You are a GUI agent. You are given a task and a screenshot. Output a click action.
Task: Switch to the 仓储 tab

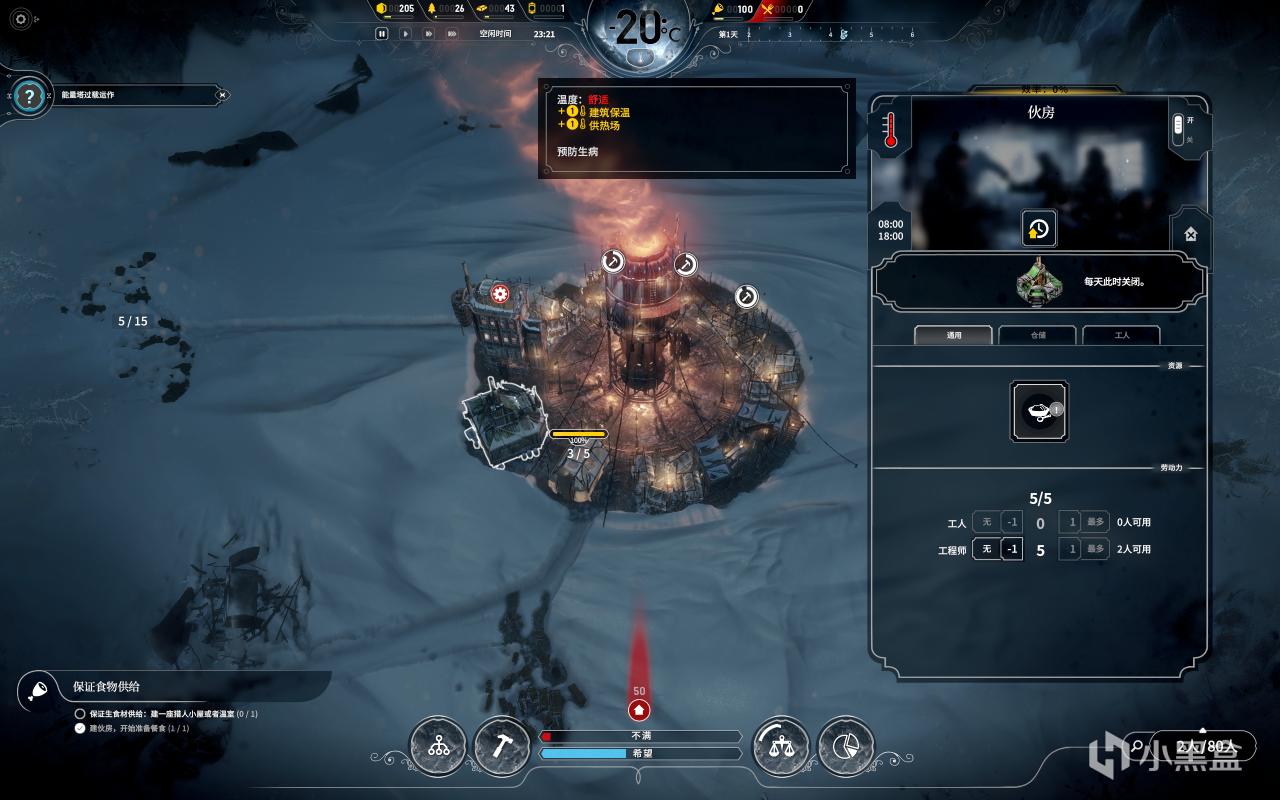coord(1038,335)
